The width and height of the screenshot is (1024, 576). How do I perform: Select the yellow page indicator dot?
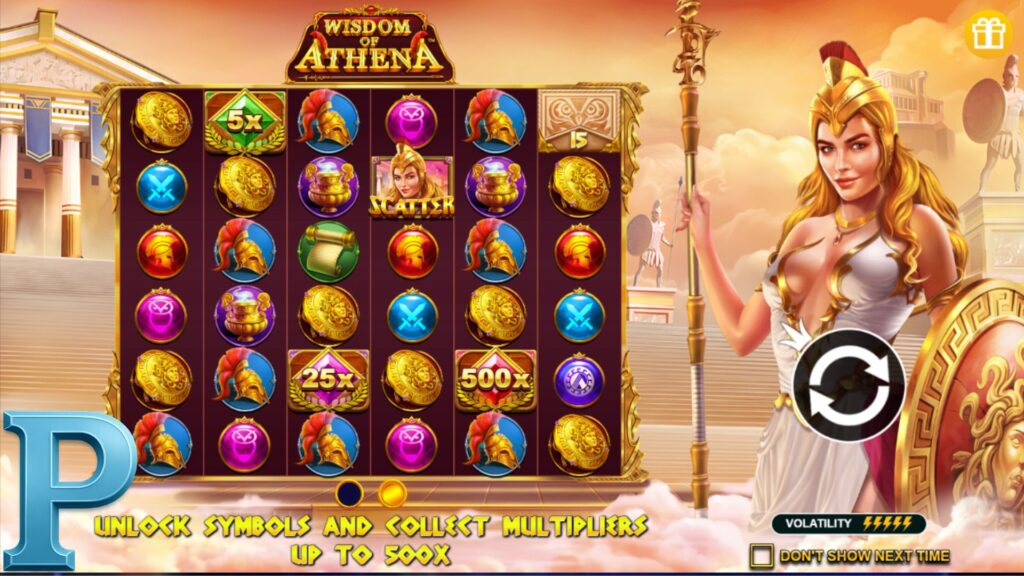(x=393, y=493)
